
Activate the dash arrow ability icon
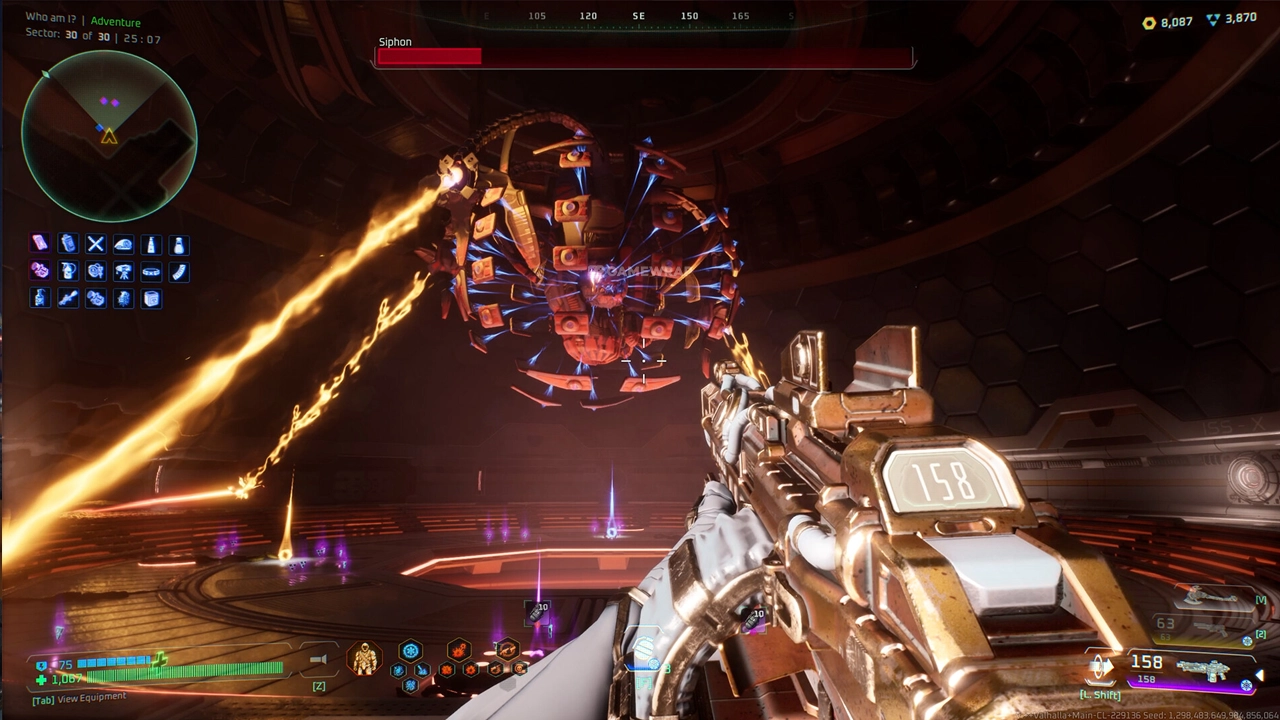(x=1101, y=666)
